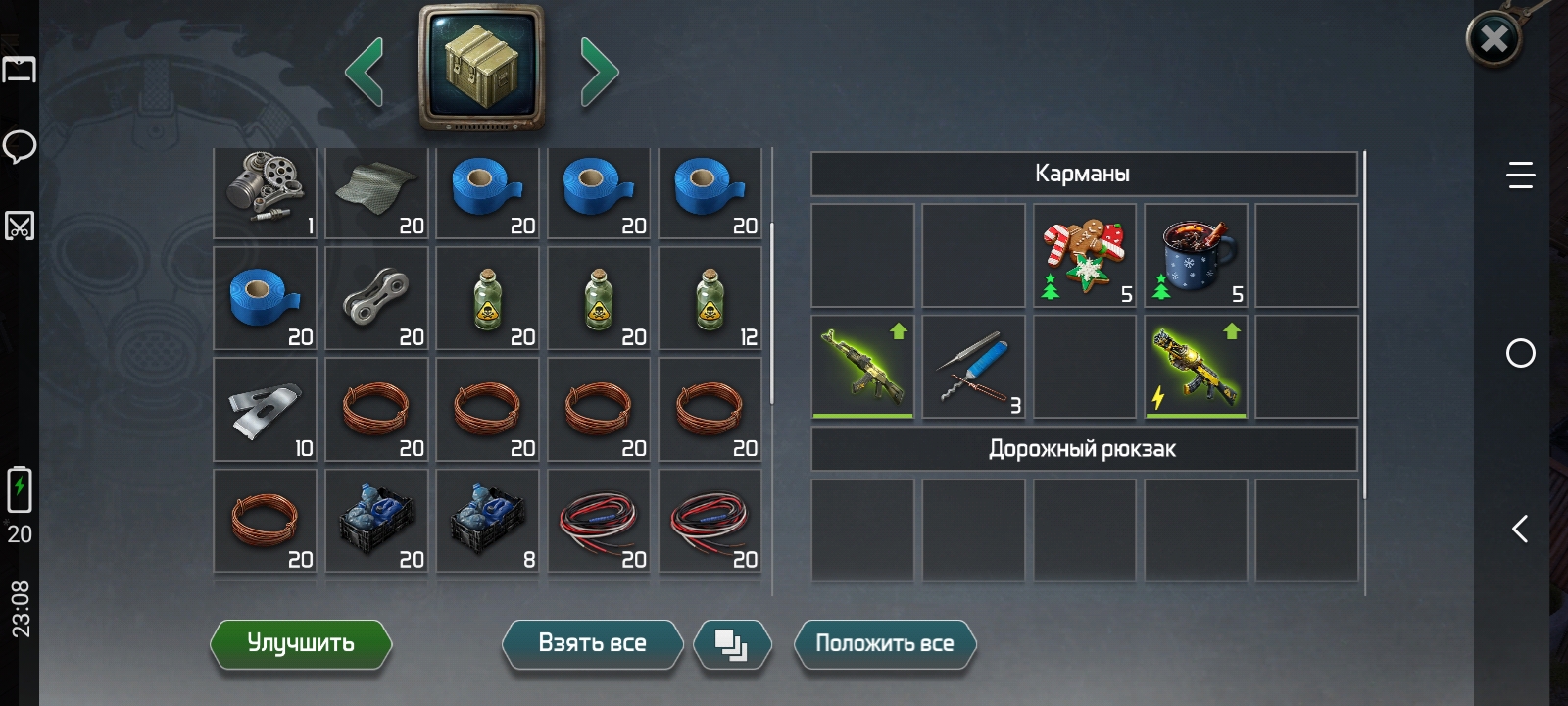
Task: Pick the grey cloth sheet stack
Action: (x=377, y=192)
